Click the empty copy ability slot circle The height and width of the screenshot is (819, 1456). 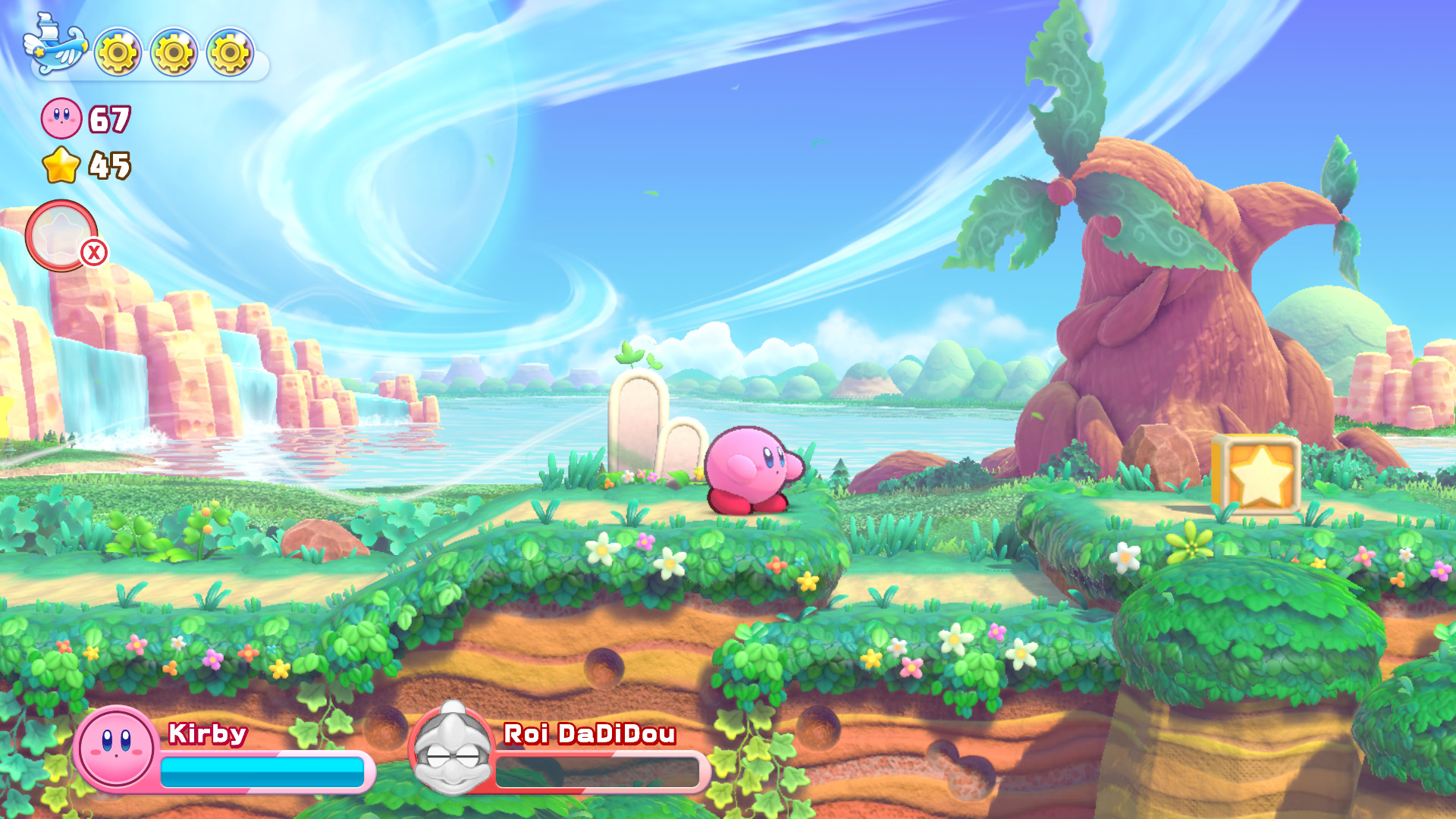click(61, 235)
